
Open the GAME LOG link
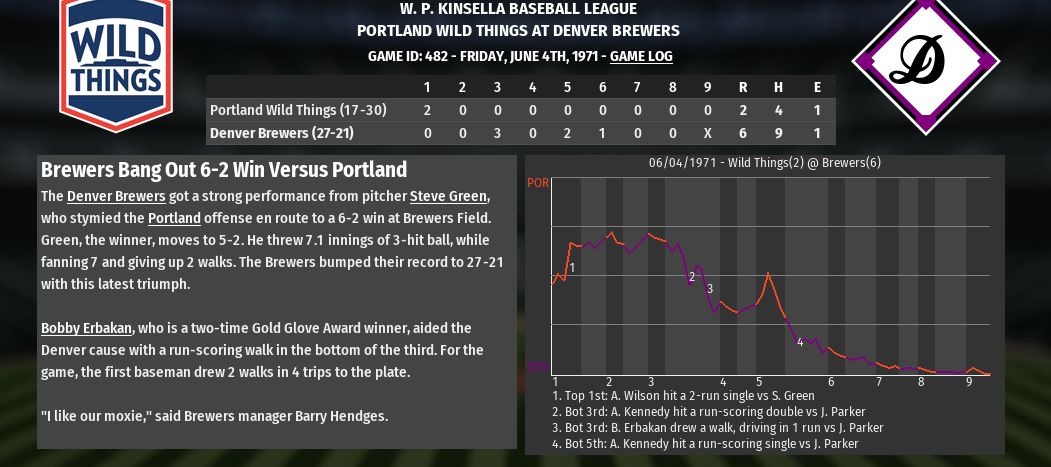coord(641,57)
